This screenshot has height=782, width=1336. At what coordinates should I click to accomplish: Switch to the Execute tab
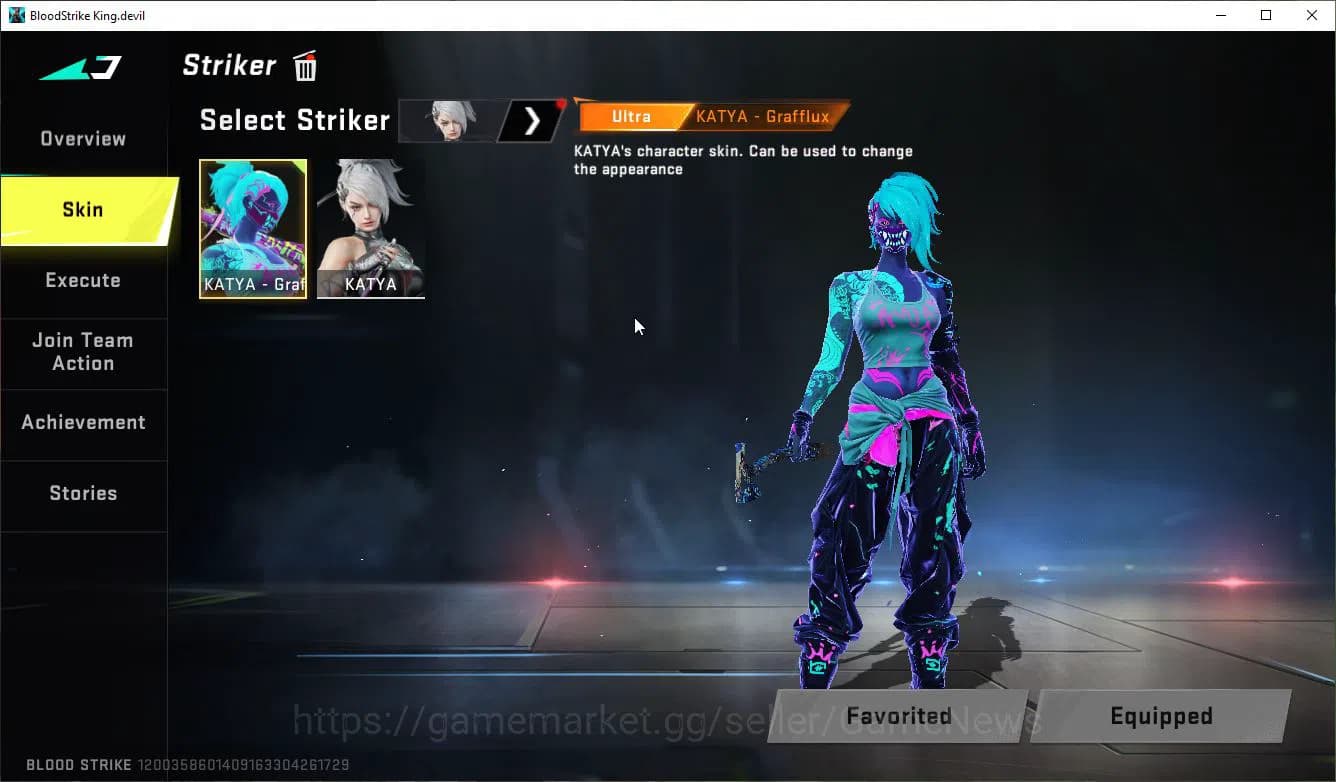pos(83,280)
